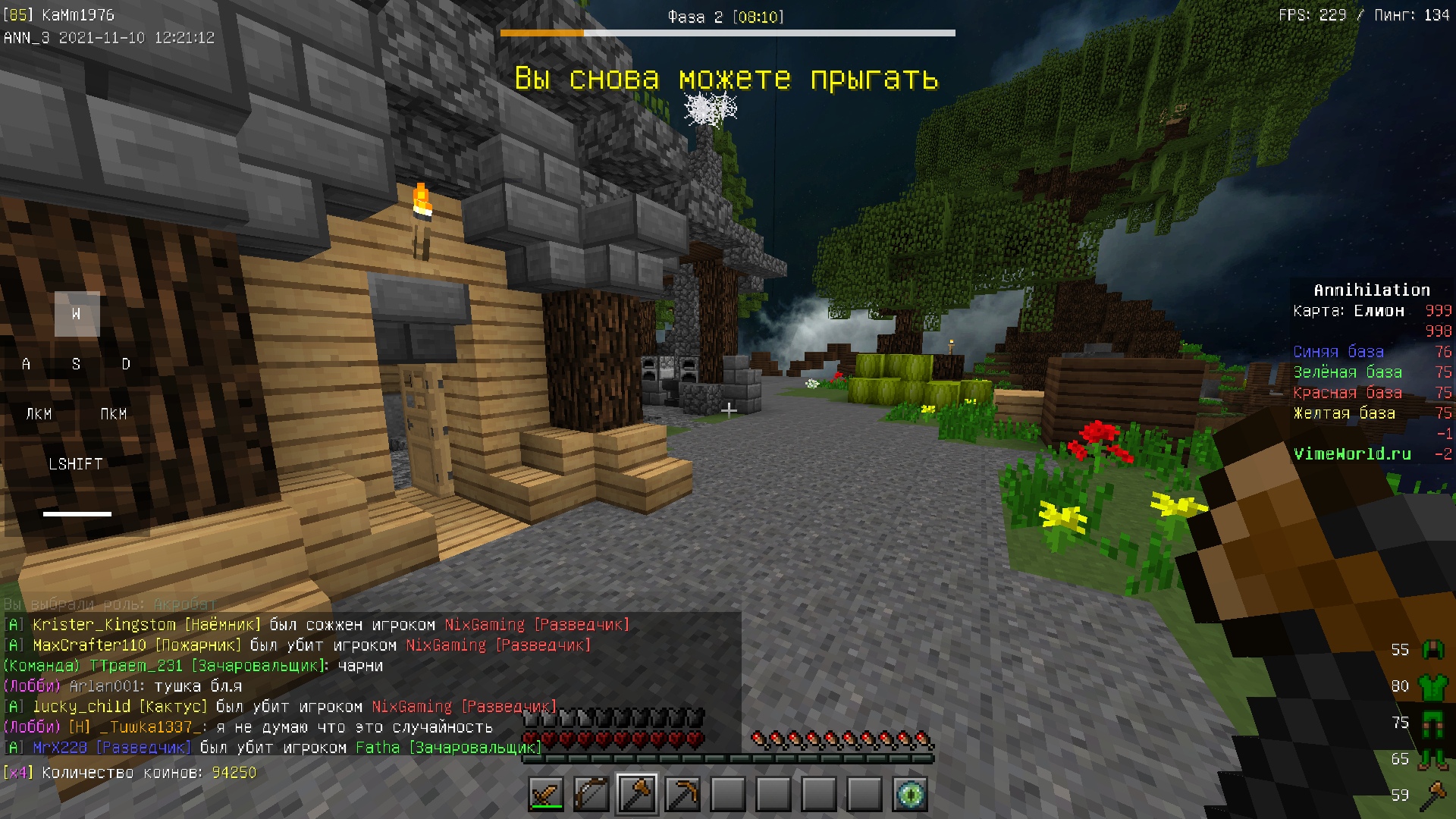The image size is (1456, 819).
Task: Select the bow hotbar slot
Action: point(591,795)
